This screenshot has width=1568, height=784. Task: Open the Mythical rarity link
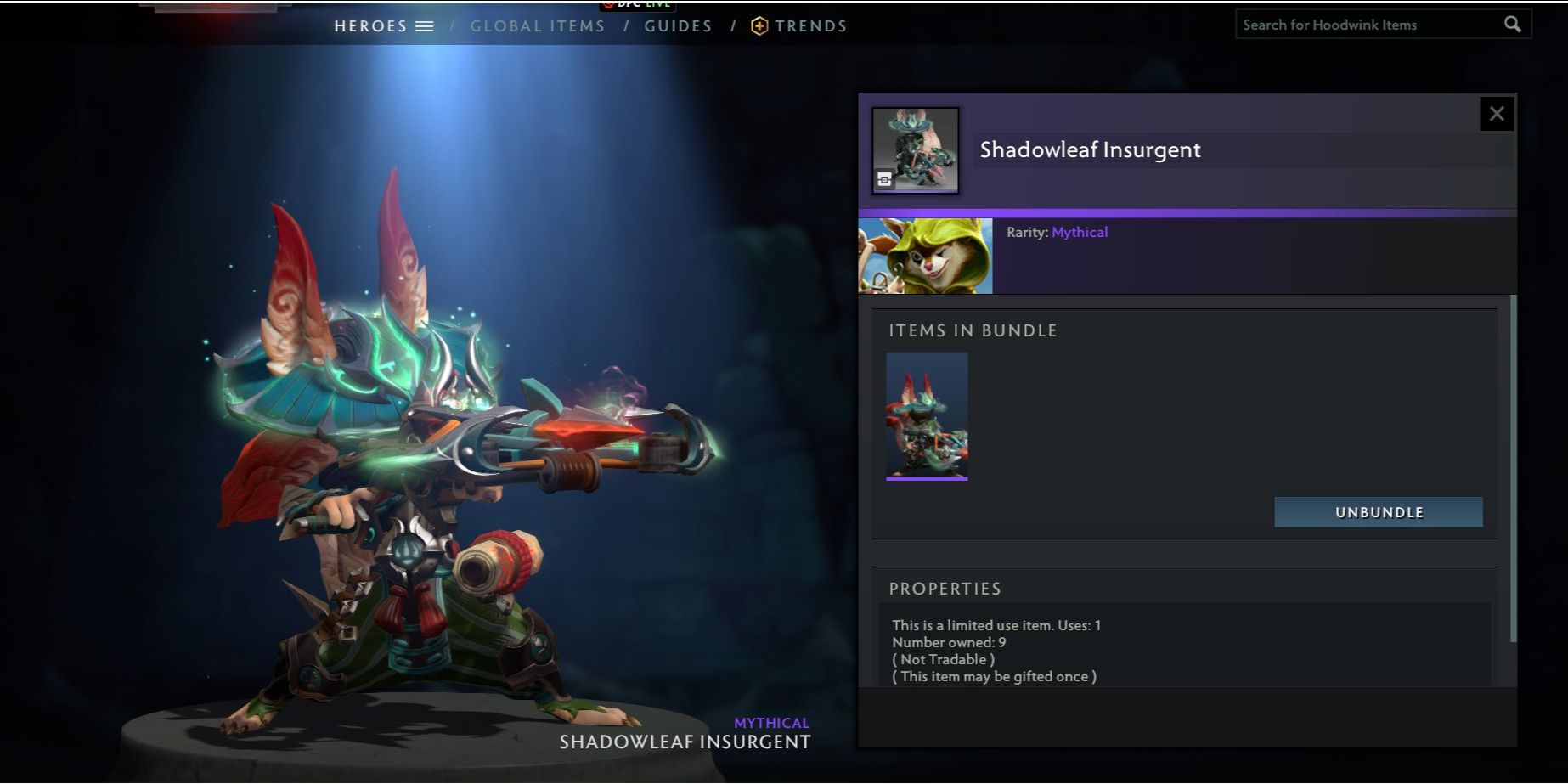tap(1080, 232)
